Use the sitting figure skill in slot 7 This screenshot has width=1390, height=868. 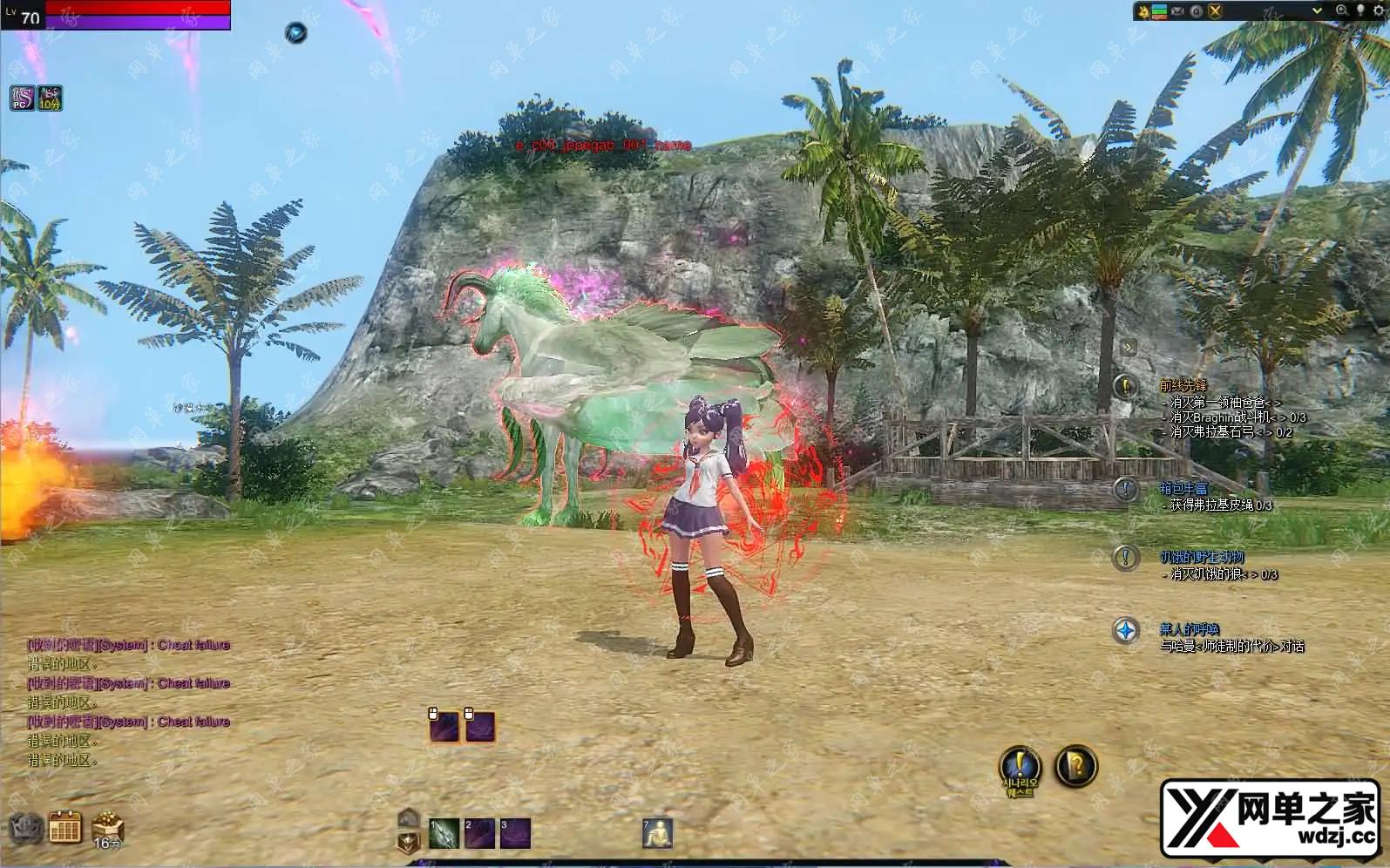658,833
